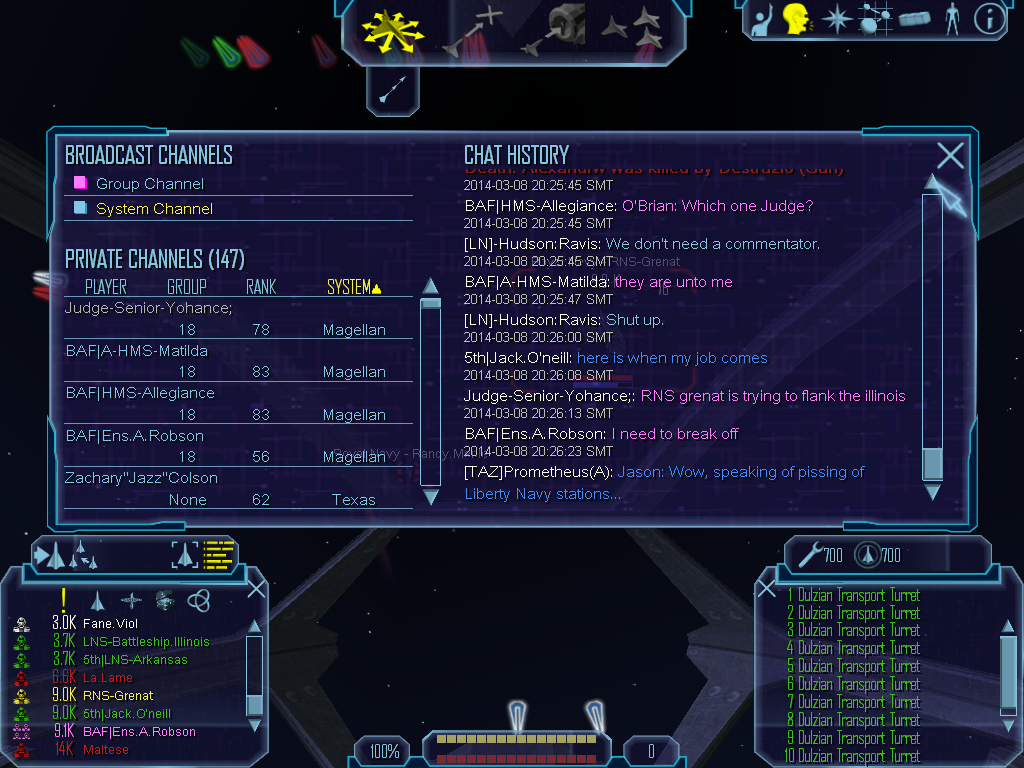This screenshot has height=768, width=1024.
Task: Choose BAF|HMS-Allegiance in the player list
Action: tap(140, 393)
